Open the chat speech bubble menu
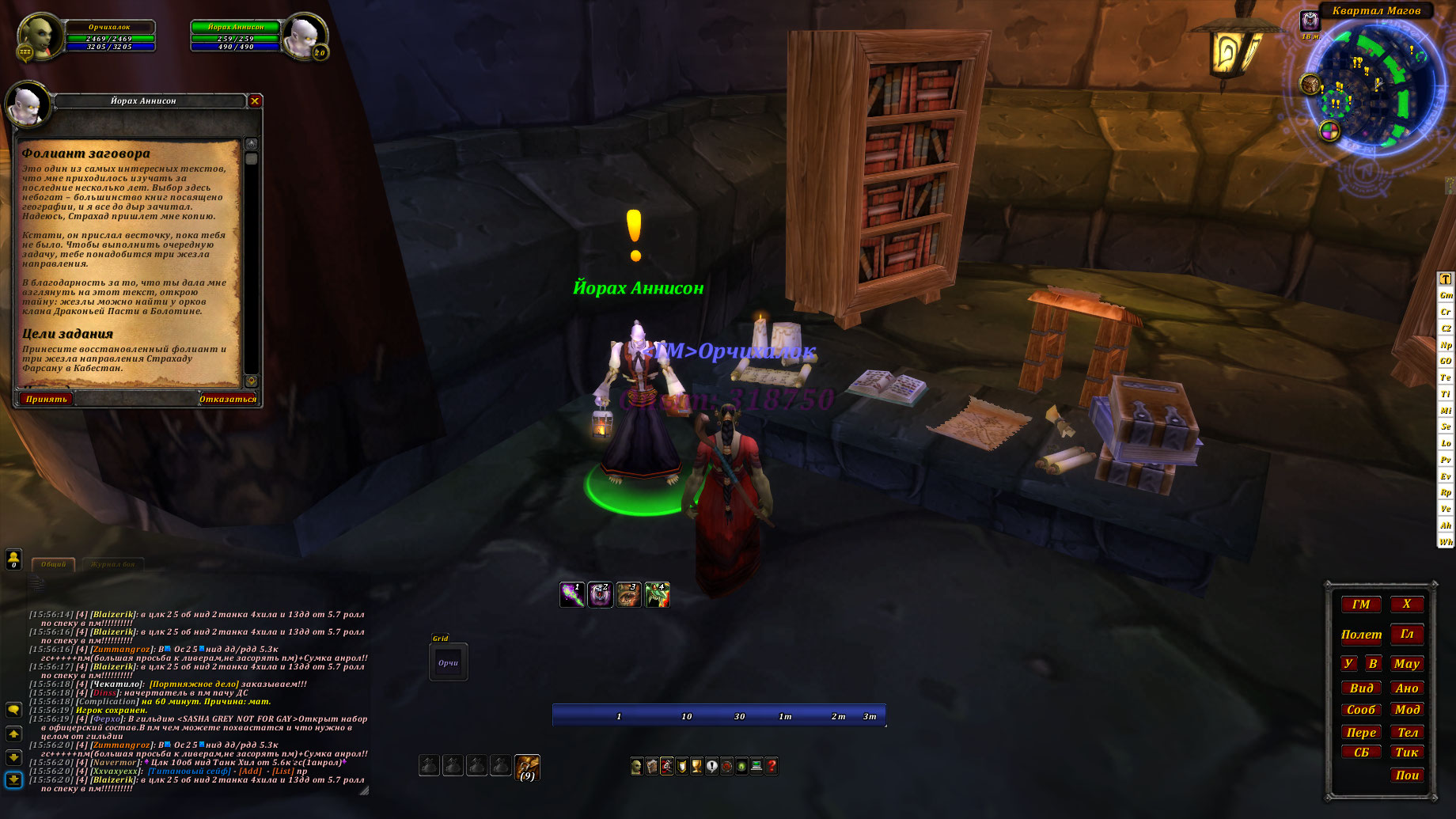The width and height of the screenshot is (1456, 819). (13, 710)
